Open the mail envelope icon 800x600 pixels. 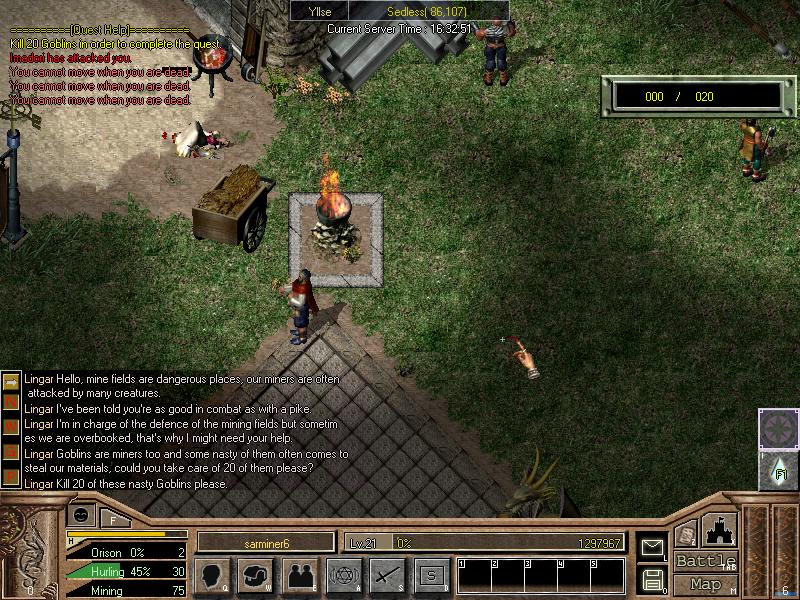click(652, 547)
